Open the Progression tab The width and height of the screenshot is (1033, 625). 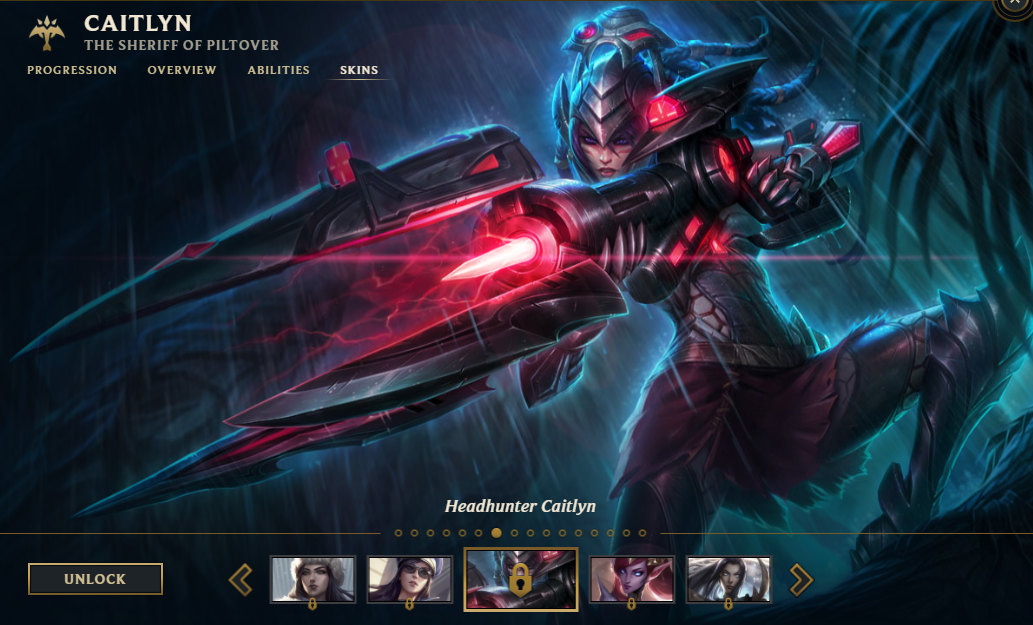(x=72, y=70)
